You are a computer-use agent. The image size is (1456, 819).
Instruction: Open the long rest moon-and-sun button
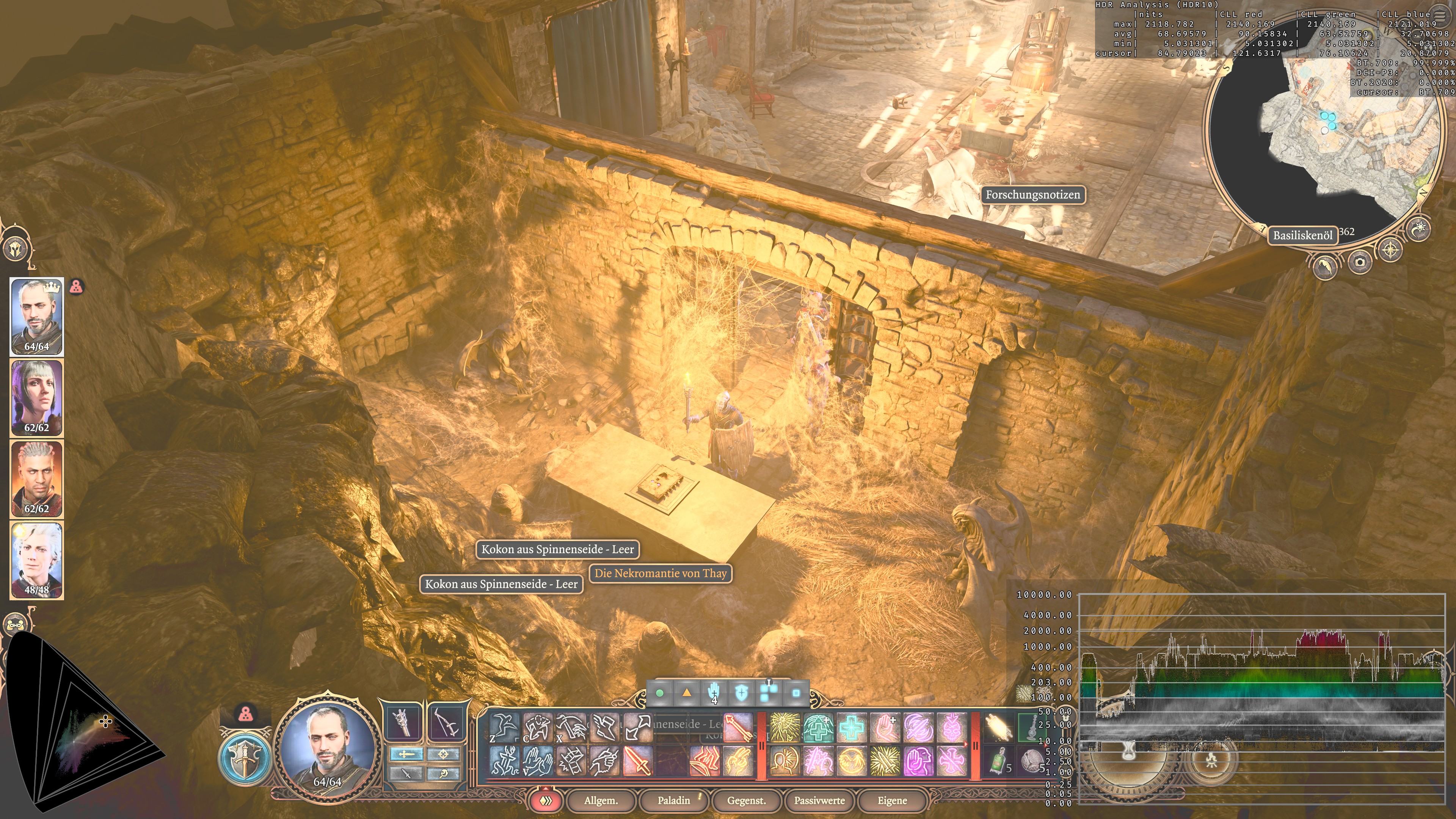click(1419, 229)
